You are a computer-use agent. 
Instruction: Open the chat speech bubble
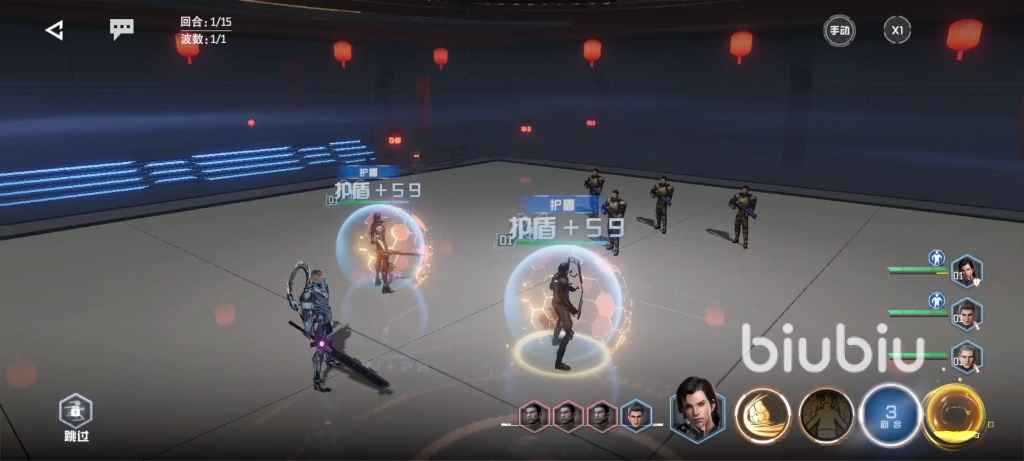pyautogui.click(x=122, y=29)
